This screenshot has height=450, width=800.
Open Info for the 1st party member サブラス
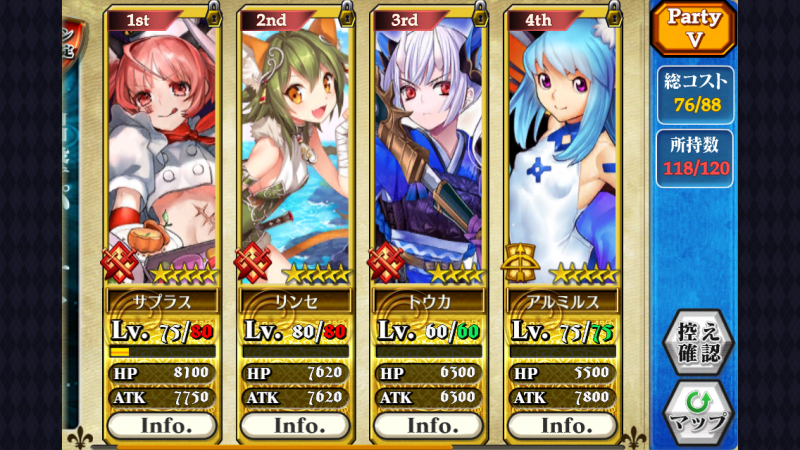click(162, 425)
